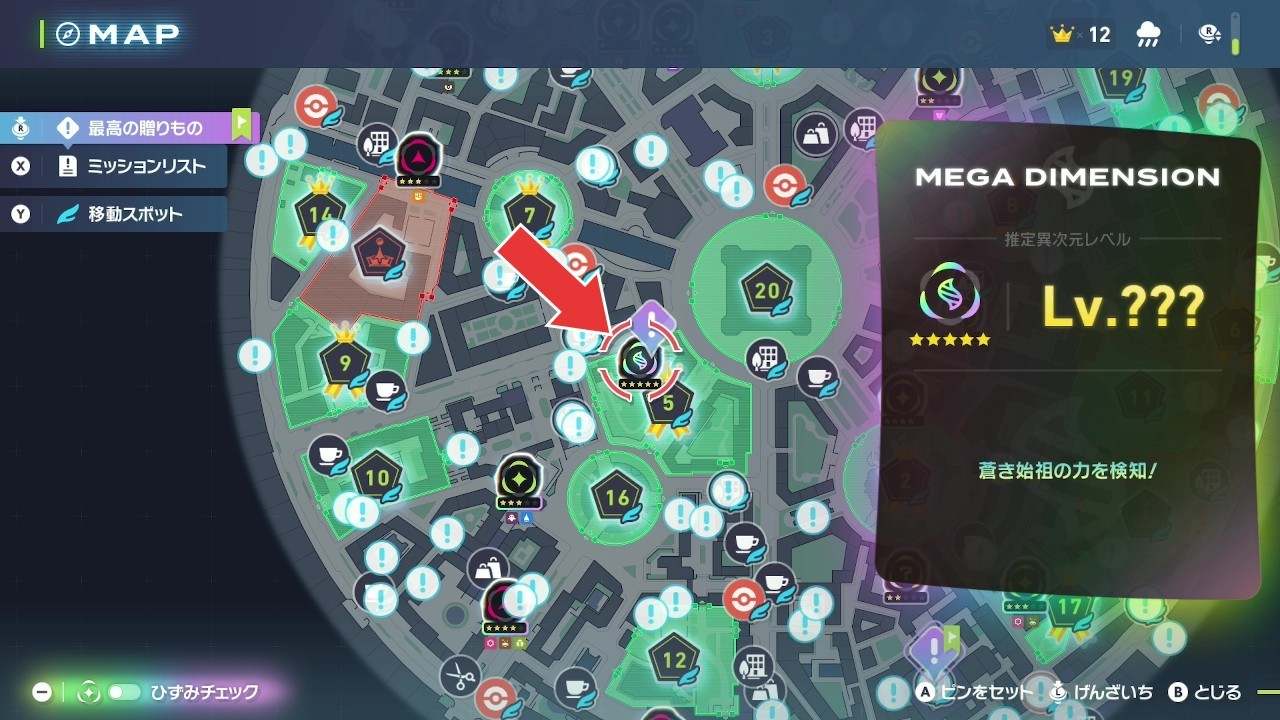
Task: Select the Mega Dimension five-star marker
Action: [639, 360]
